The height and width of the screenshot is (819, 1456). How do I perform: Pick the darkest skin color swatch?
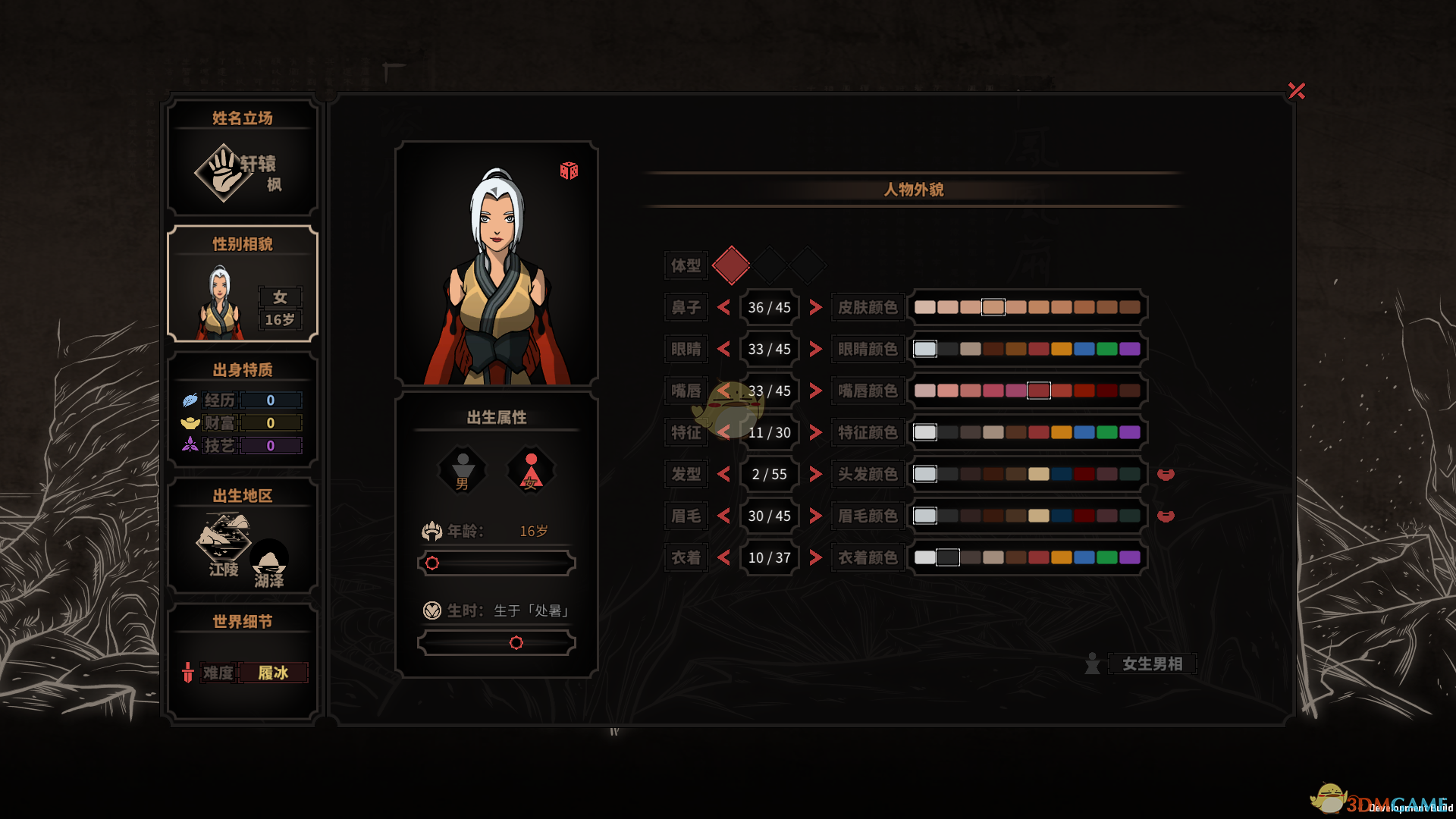point(1129,307)
